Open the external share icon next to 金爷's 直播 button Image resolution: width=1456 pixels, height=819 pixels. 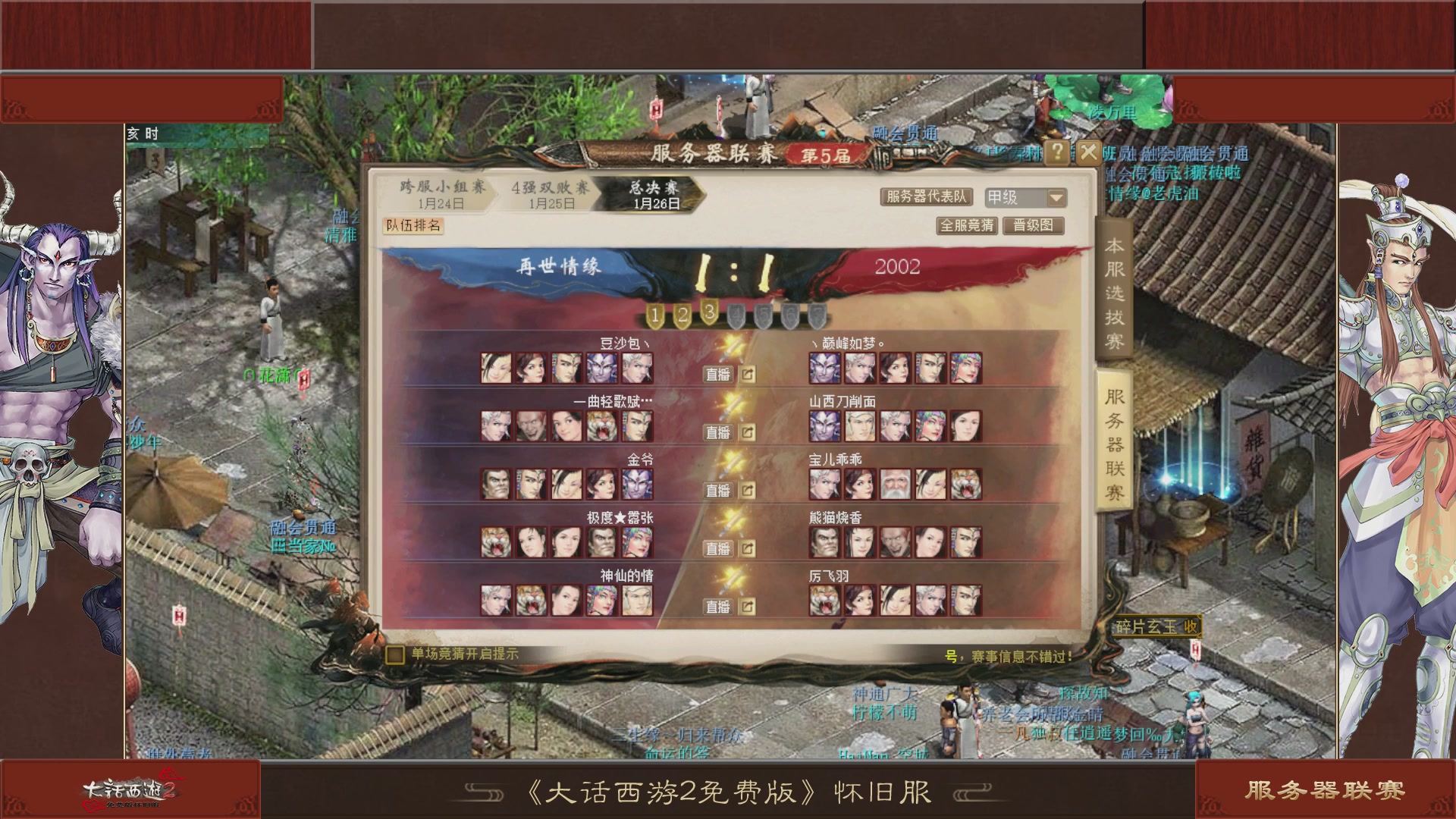(748, 489)
